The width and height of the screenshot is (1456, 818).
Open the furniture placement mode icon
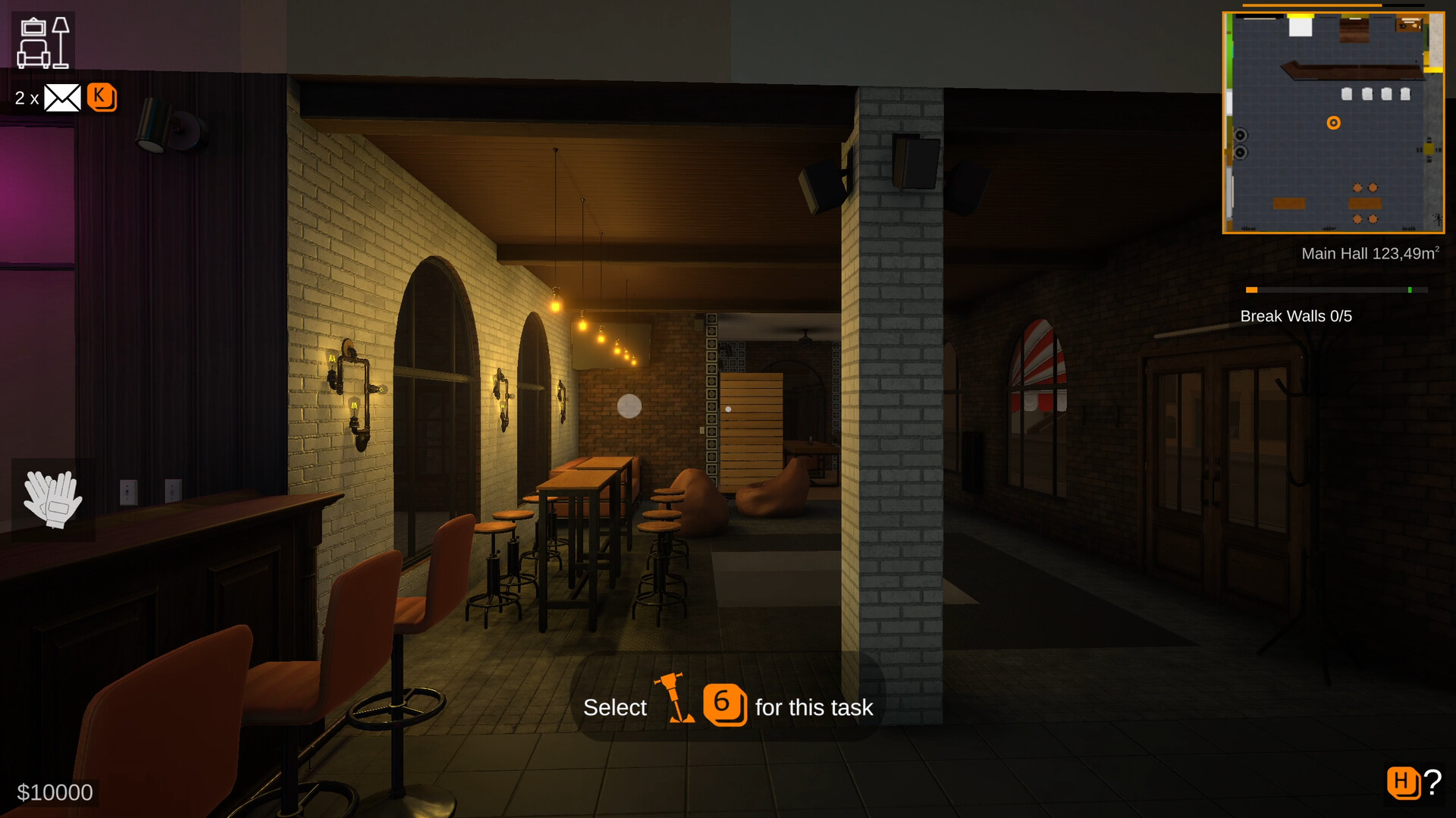point(43,39)
